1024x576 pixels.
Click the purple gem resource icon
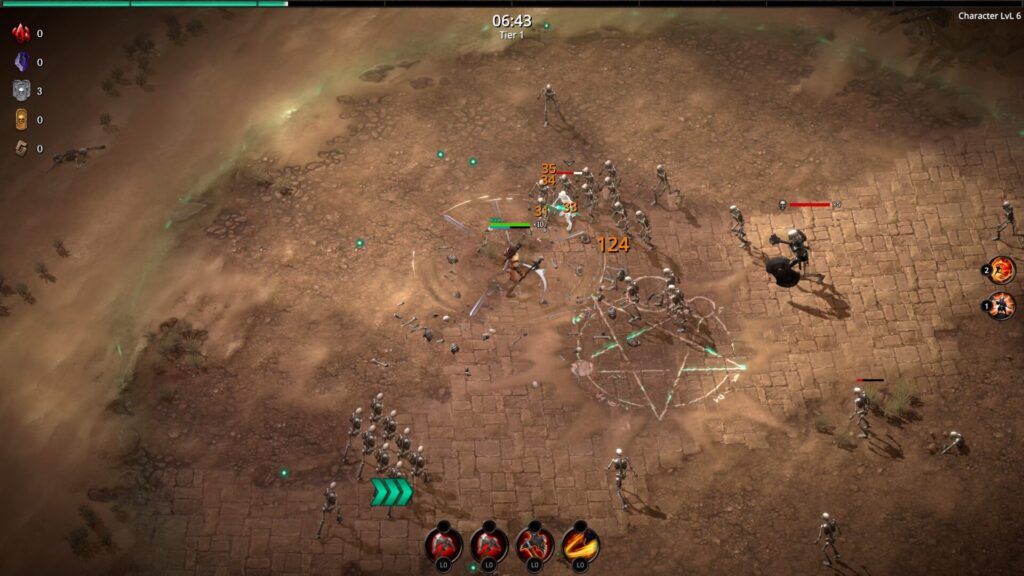click(20, 62)
